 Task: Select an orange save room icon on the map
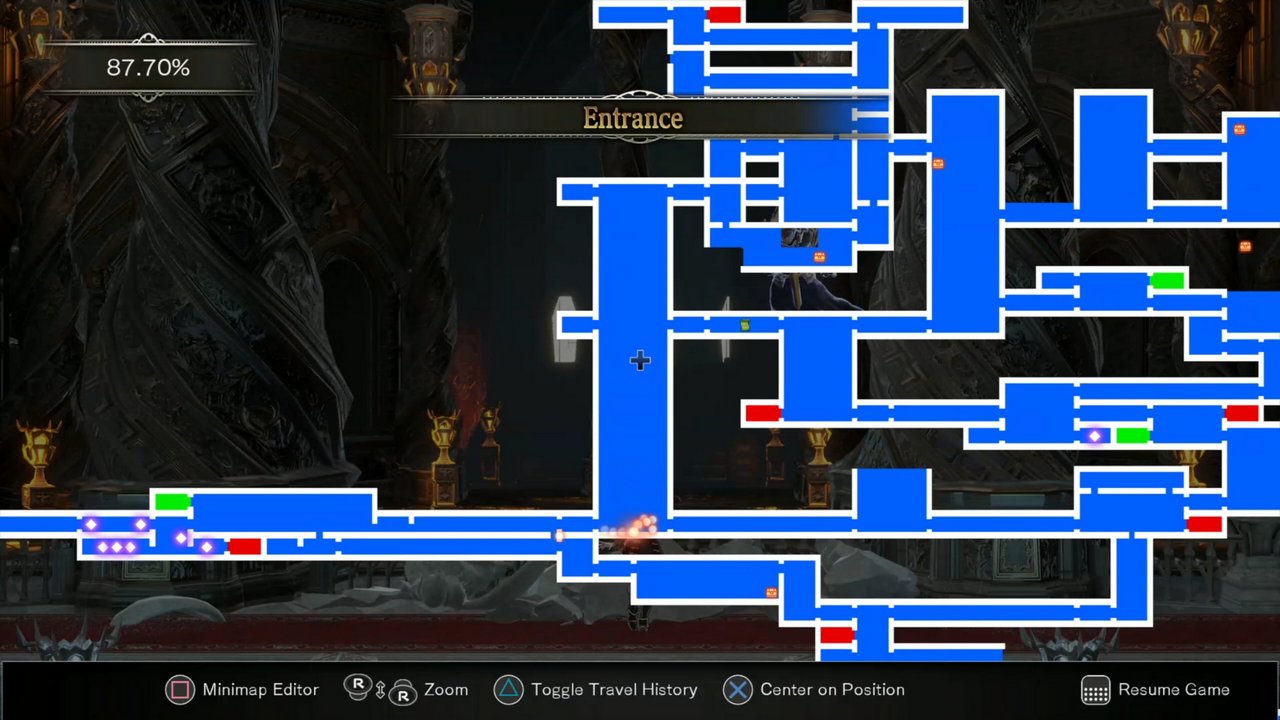coord(938,164)
